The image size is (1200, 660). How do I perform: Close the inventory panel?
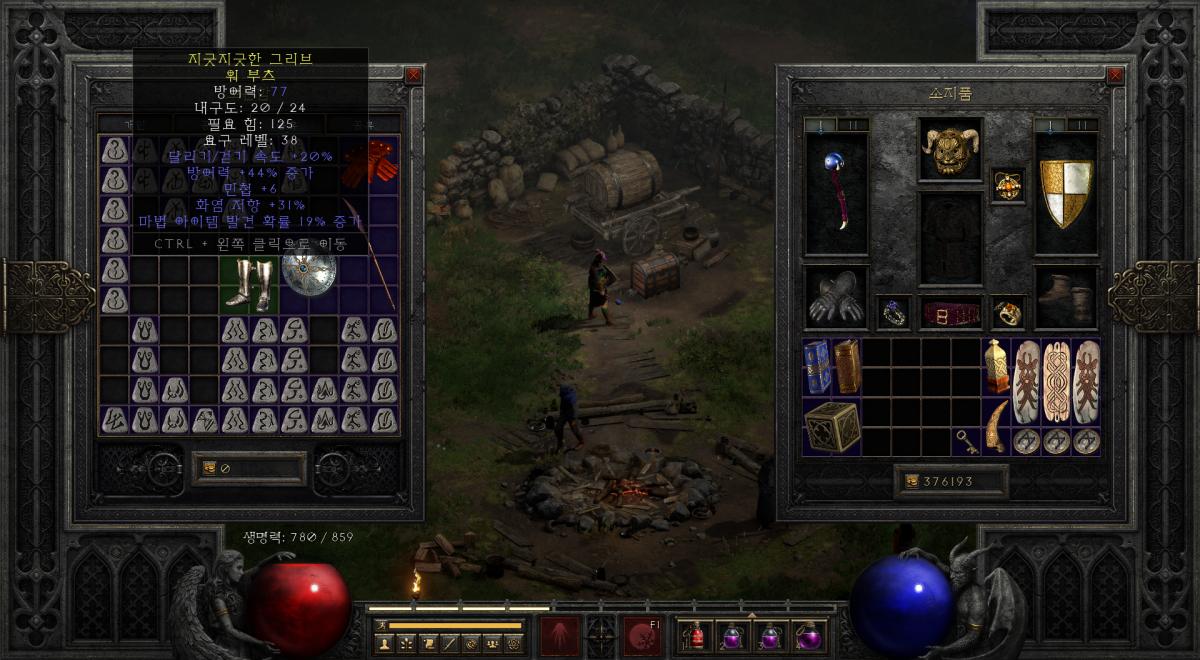(x=1115, y=75)
